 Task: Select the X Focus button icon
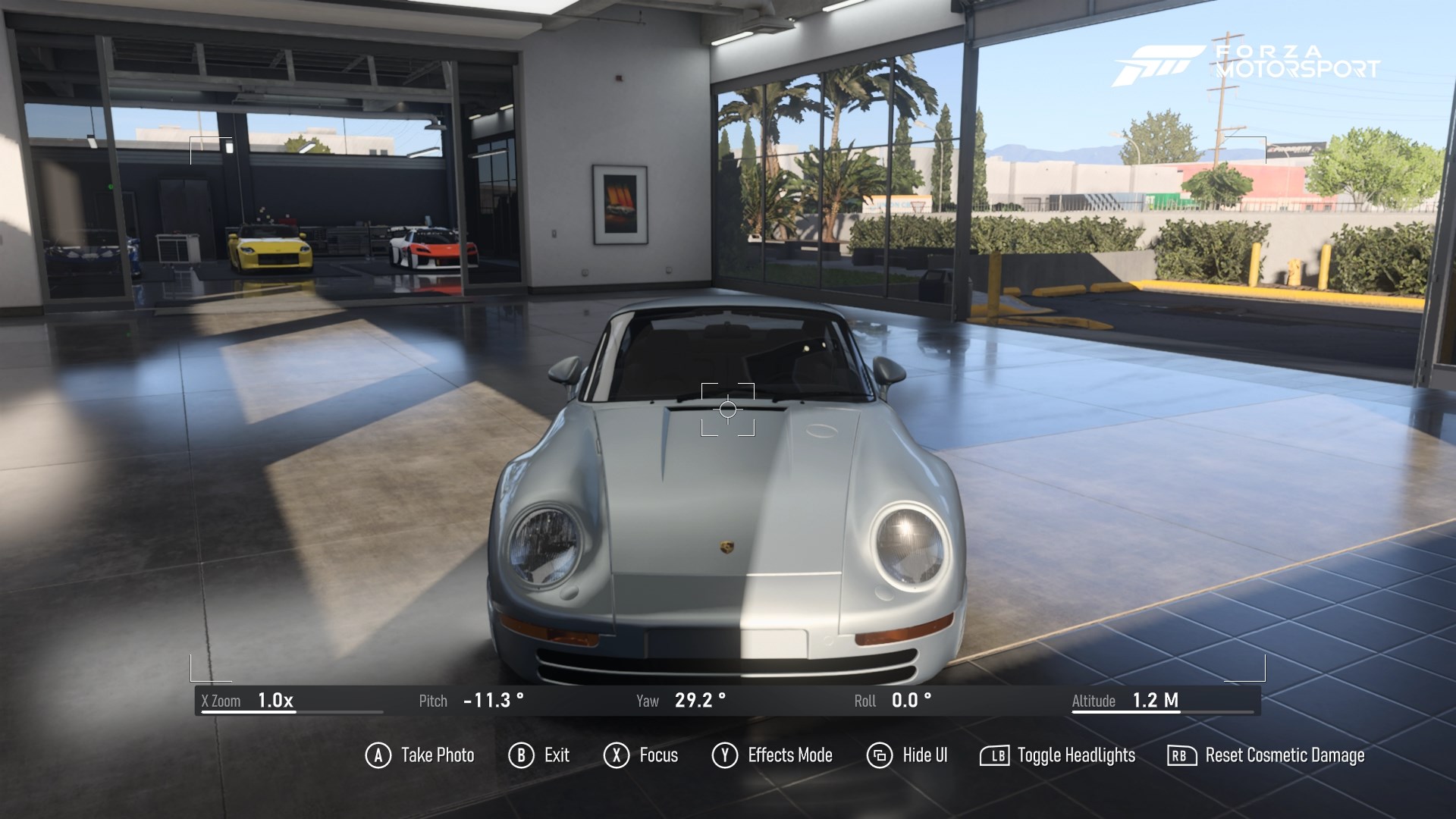615,755
